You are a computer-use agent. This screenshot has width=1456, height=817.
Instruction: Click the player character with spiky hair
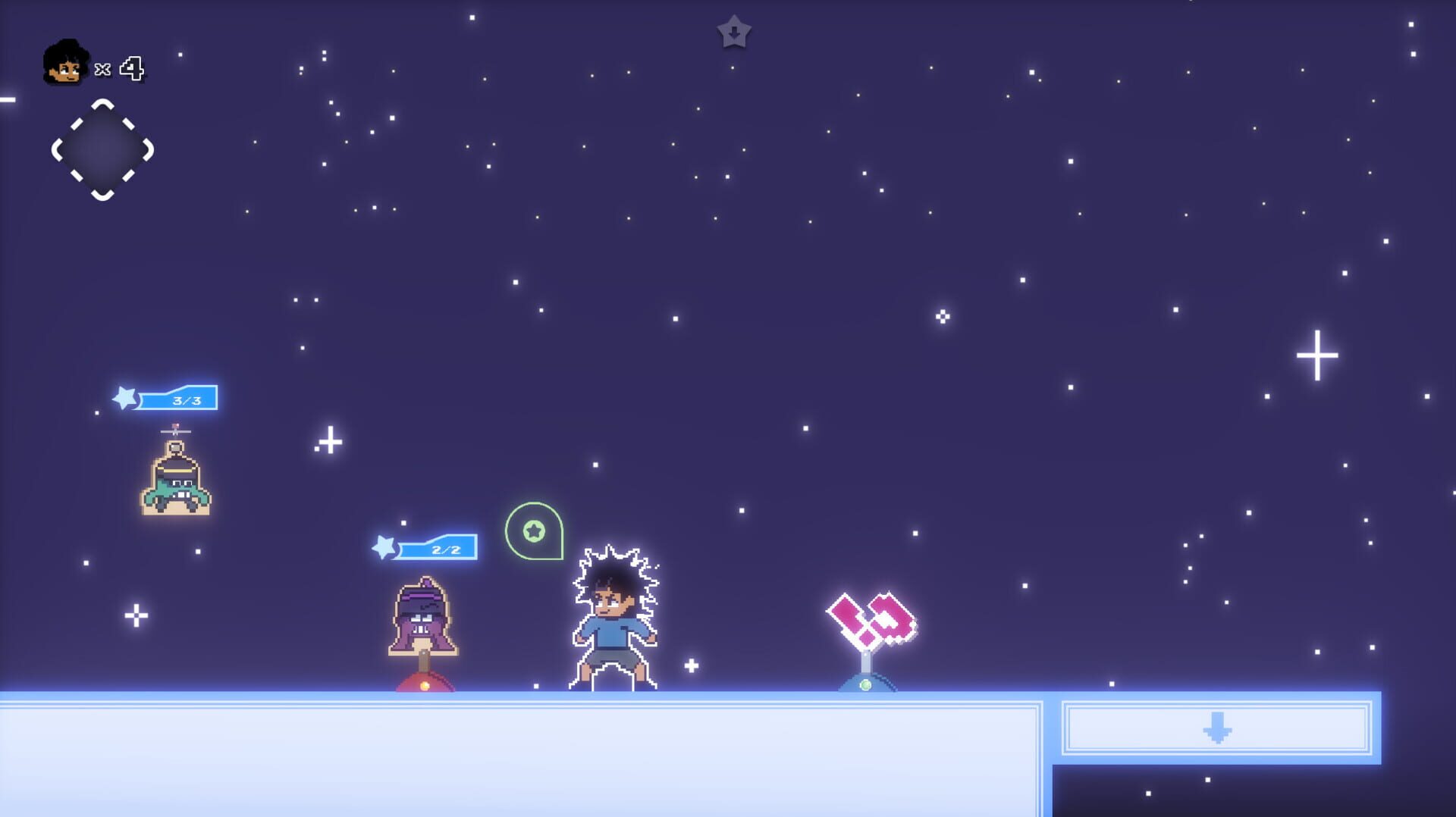(x=614, y=614)
